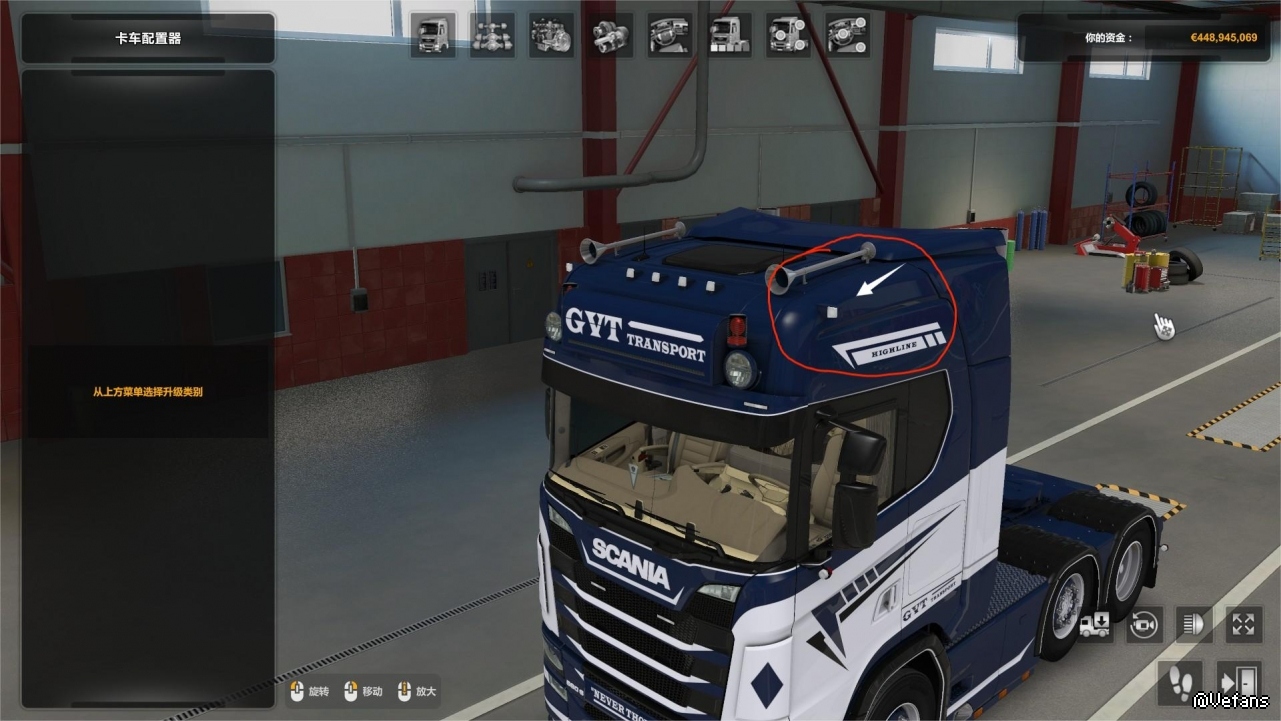Image resolution: width=1281 pixels, height=721 pixels.
Task: Click the footprints walk-around button
Action: point(1181,682)
